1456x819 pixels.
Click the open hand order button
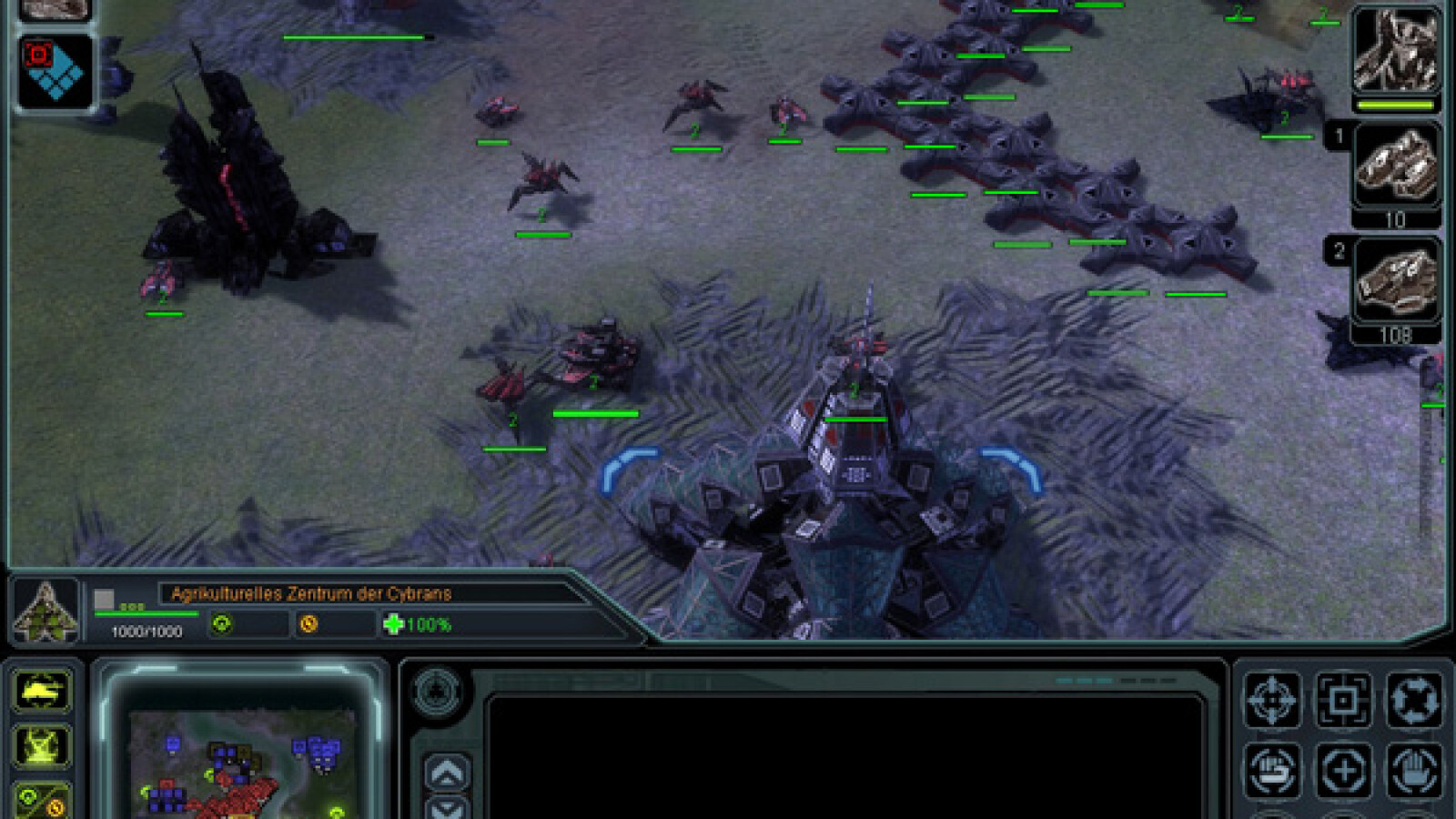point(1413,771)
